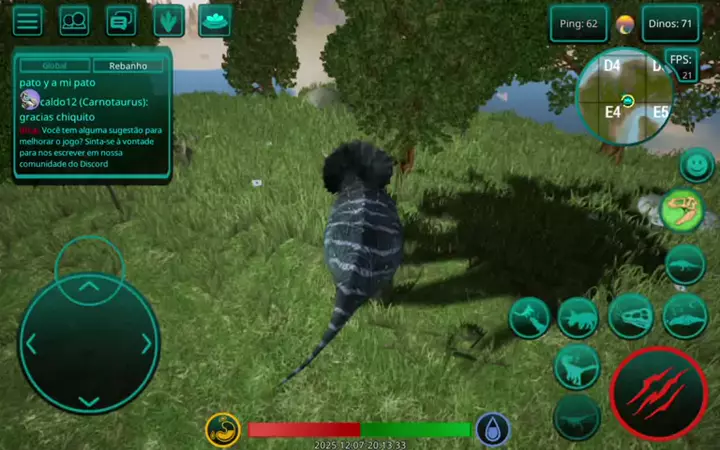Viewport: 720px width, 450px height.
Task: Tap the water drop drink icon
Action: click(x=492, y=429)
